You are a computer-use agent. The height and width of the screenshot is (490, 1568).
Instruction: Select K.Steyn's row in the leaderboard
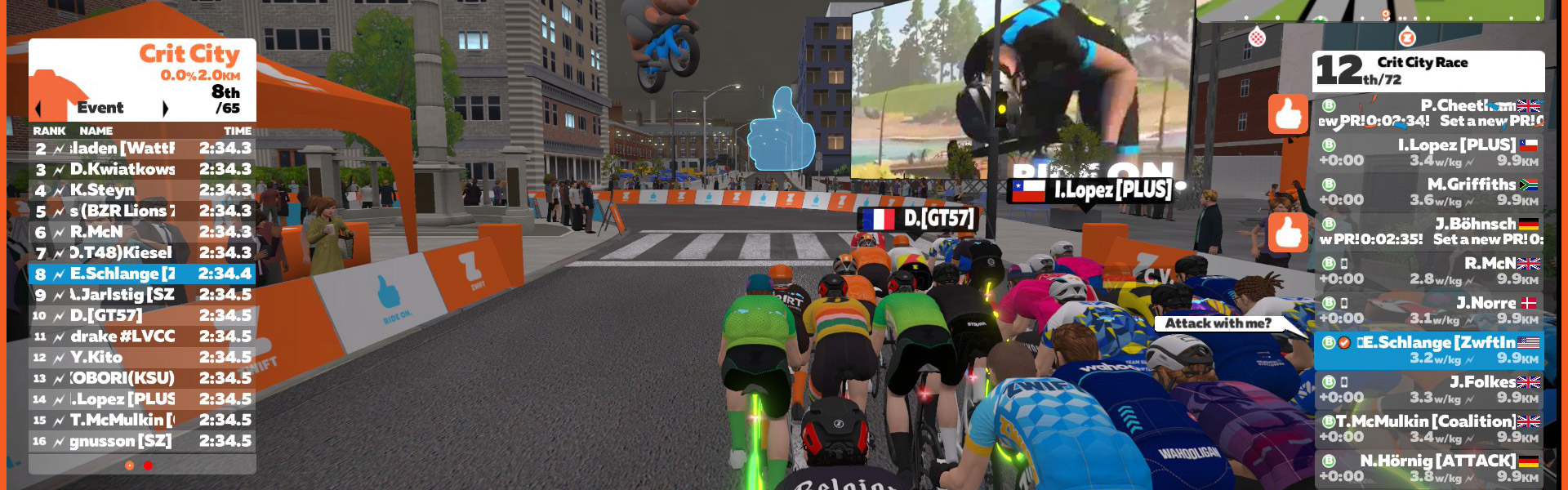point(142,190)
